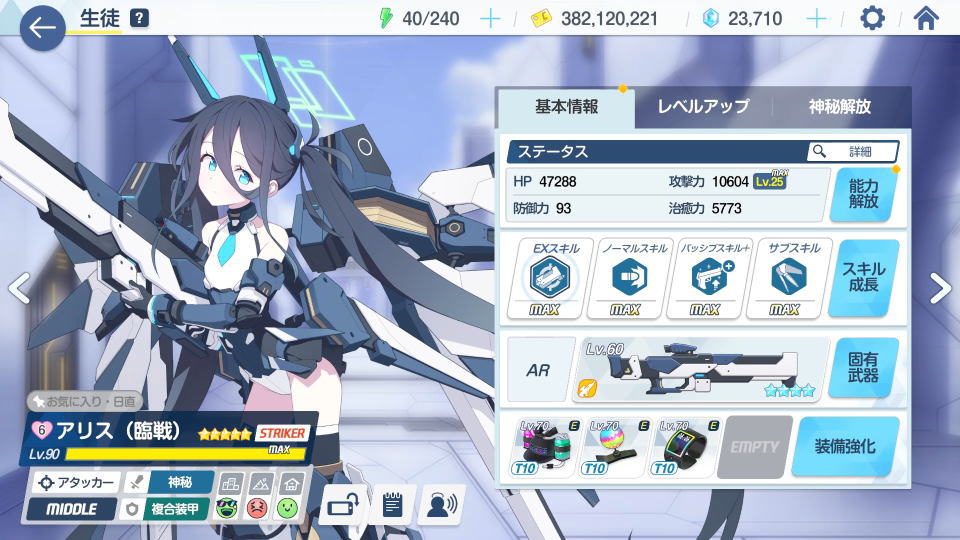Image resolution: width=960 pixels, height=540 pixels.
Task: Open the 生徒 help question mark
Action: (x=139, y=18)
